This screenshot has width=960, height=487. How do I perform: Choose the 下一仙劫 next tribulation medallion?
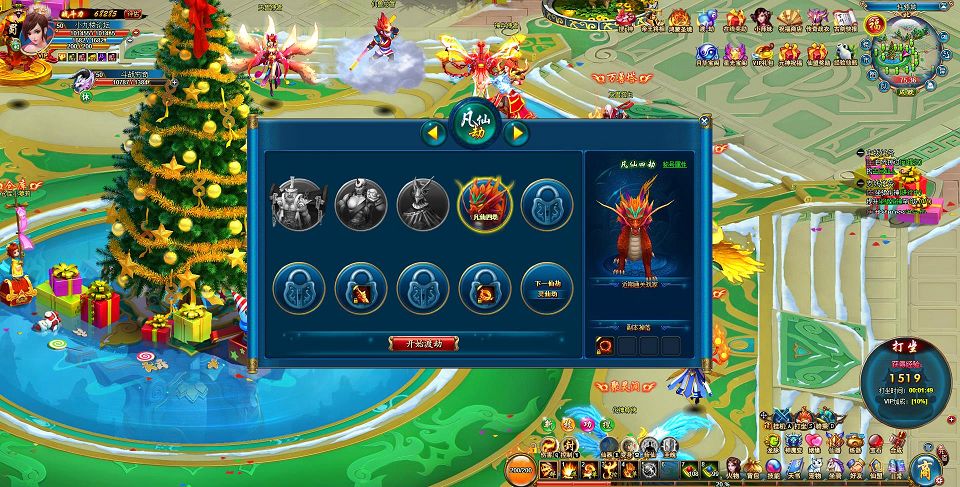coord(547,286)
